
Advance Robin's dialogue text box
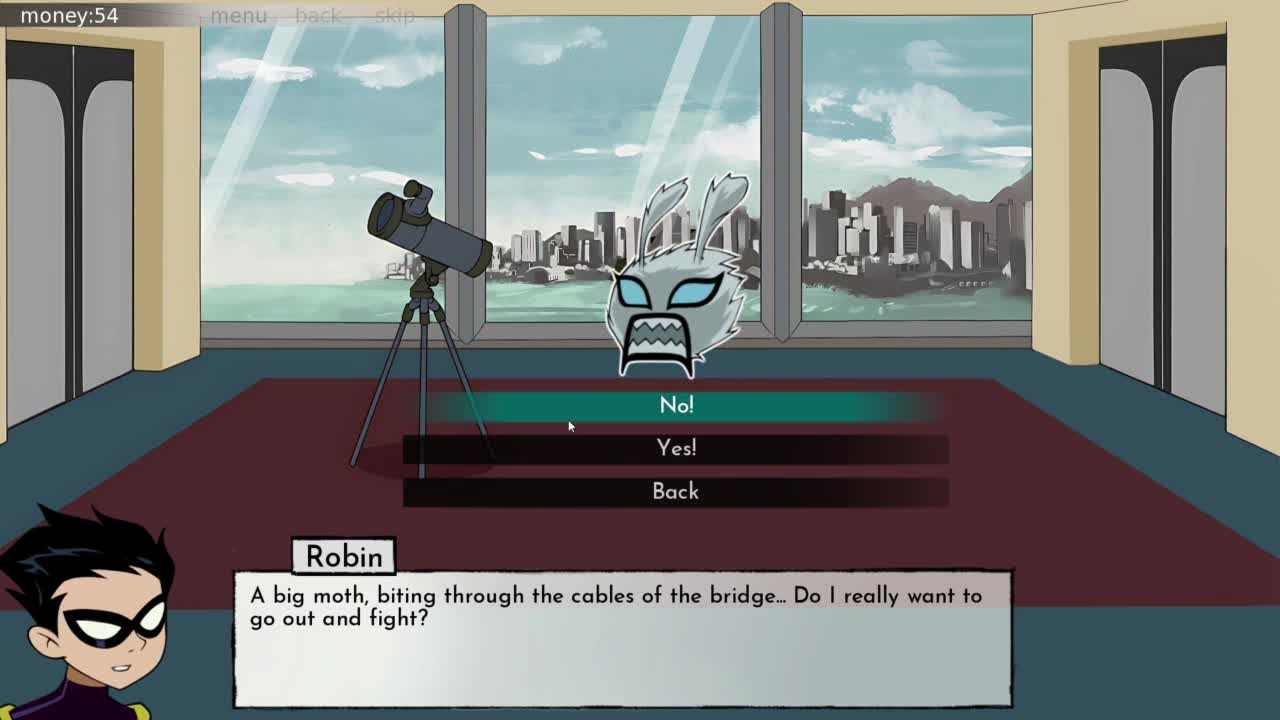pos(622,638)
